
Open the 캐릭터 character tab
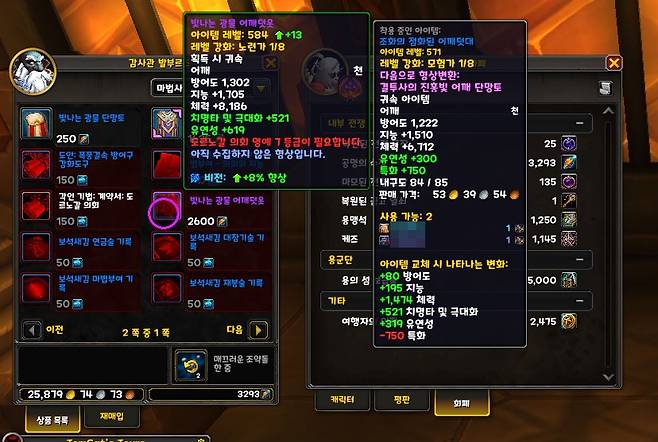point(343,400)
